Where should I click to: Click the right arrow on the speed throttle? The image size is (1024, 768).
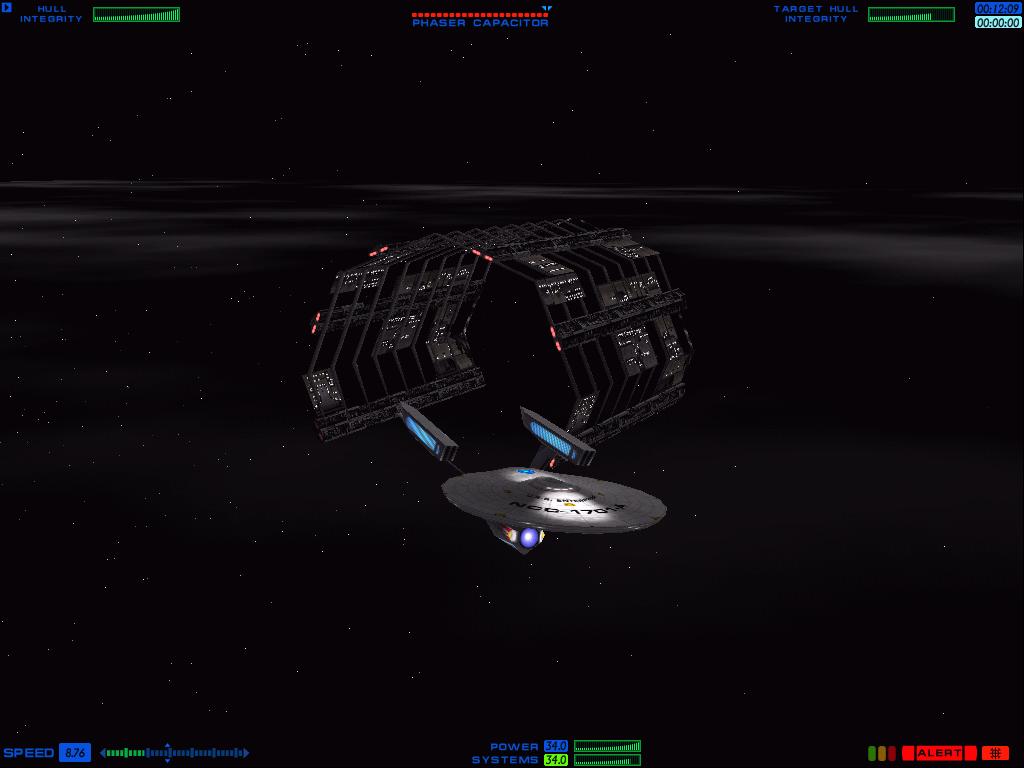(246, 753)
